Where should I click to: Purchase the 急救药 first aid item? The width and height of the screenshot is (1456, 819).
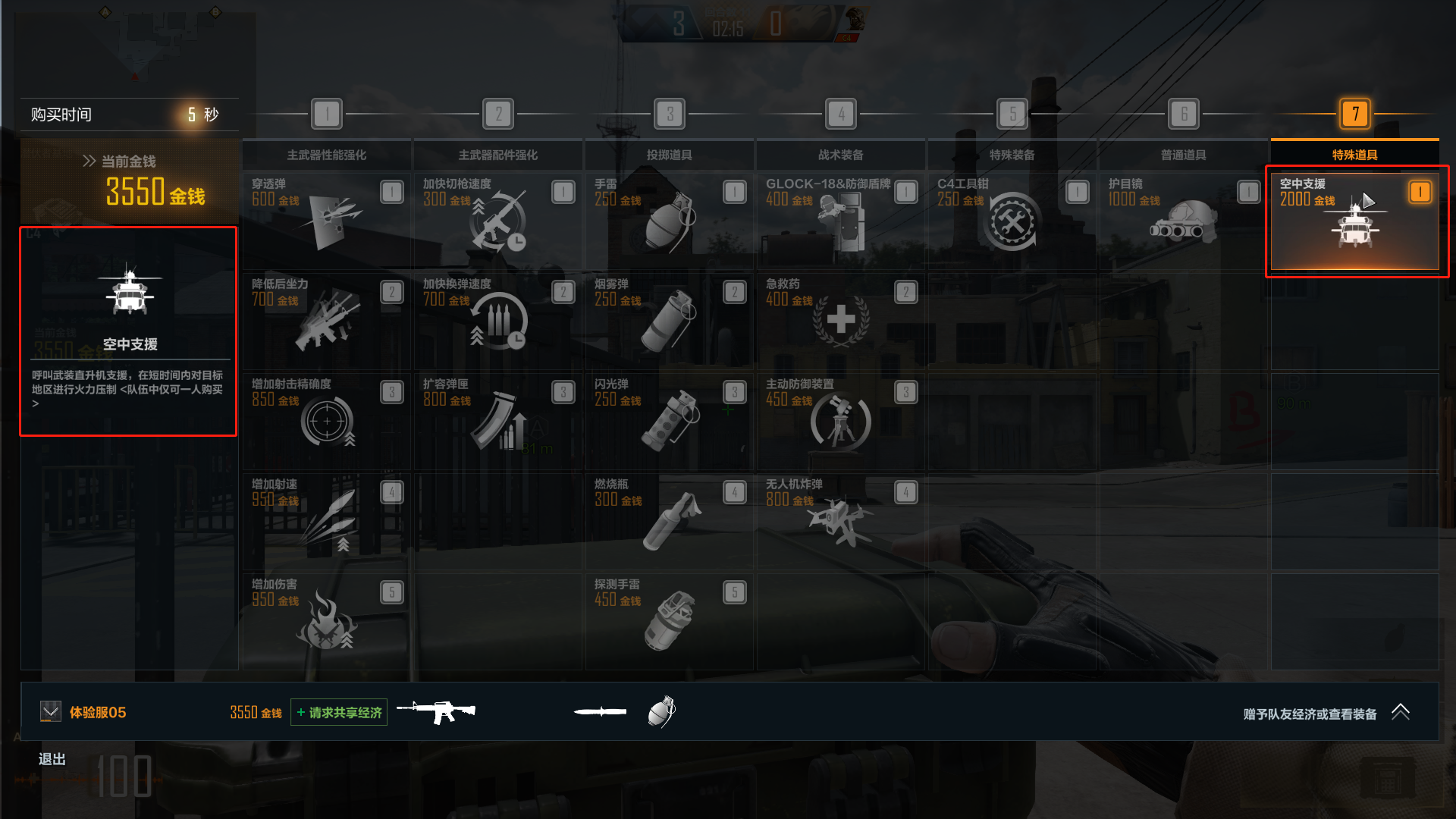[840, 320]
